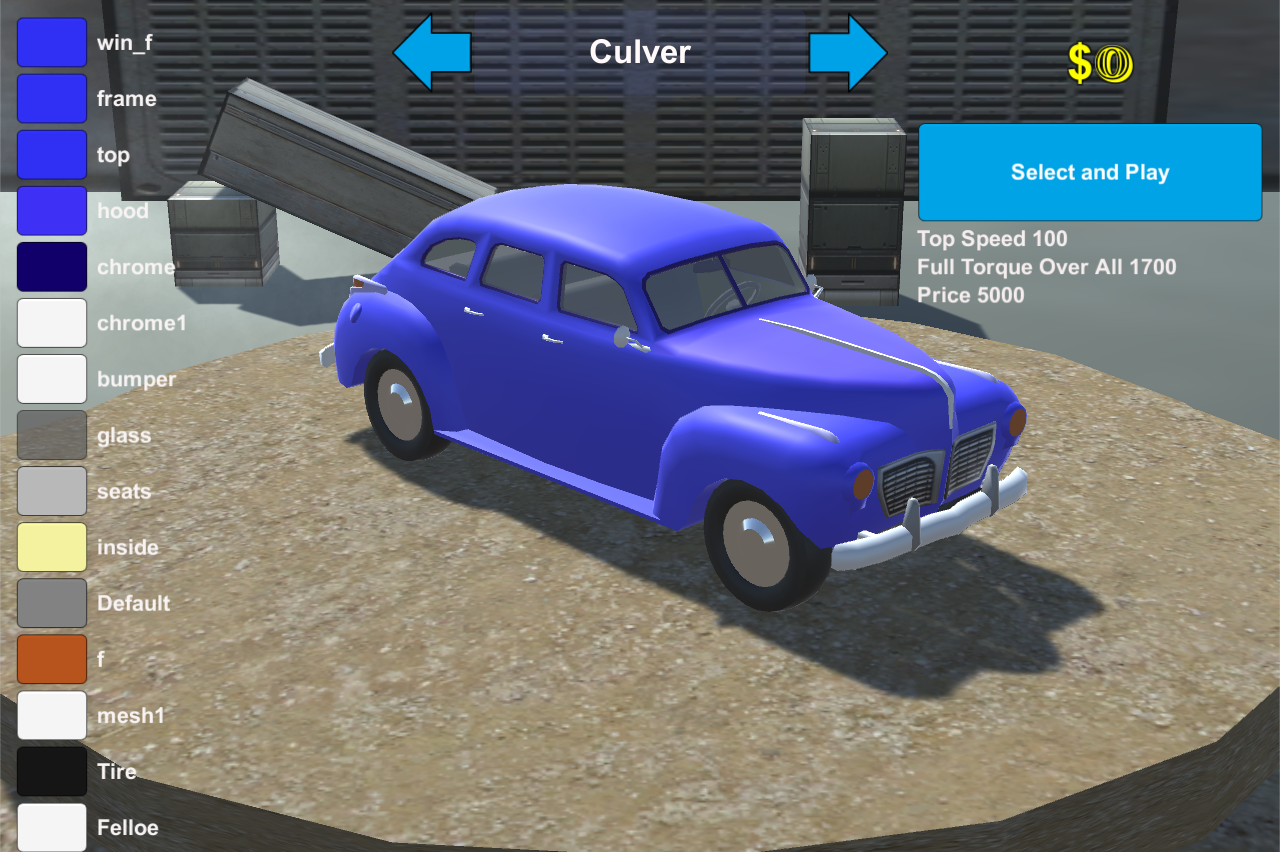Viewport: 1280px width, 852px height.
Task: Select the glass color swatch
Action: pyautogui.click(x=52, y=435)
